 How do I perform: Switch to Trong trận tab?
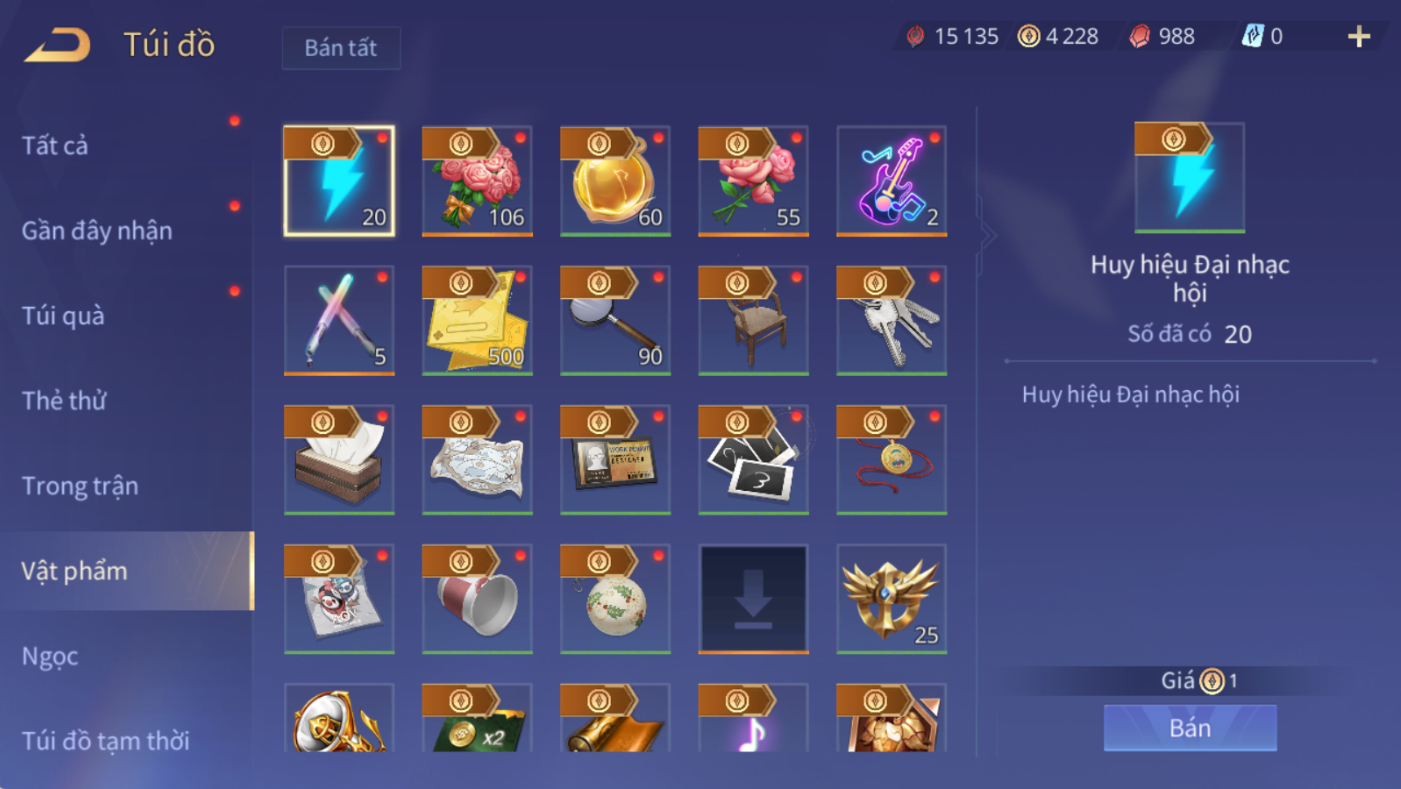click(80, 486)
